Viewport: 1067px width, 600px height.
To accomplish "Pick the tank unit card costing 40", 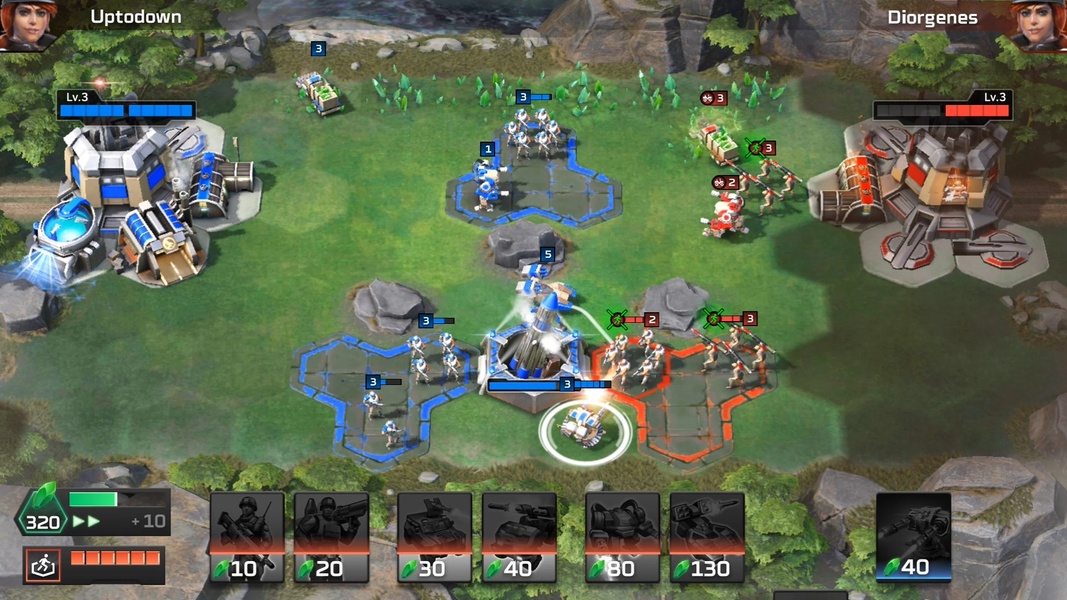I will (519, 537).
